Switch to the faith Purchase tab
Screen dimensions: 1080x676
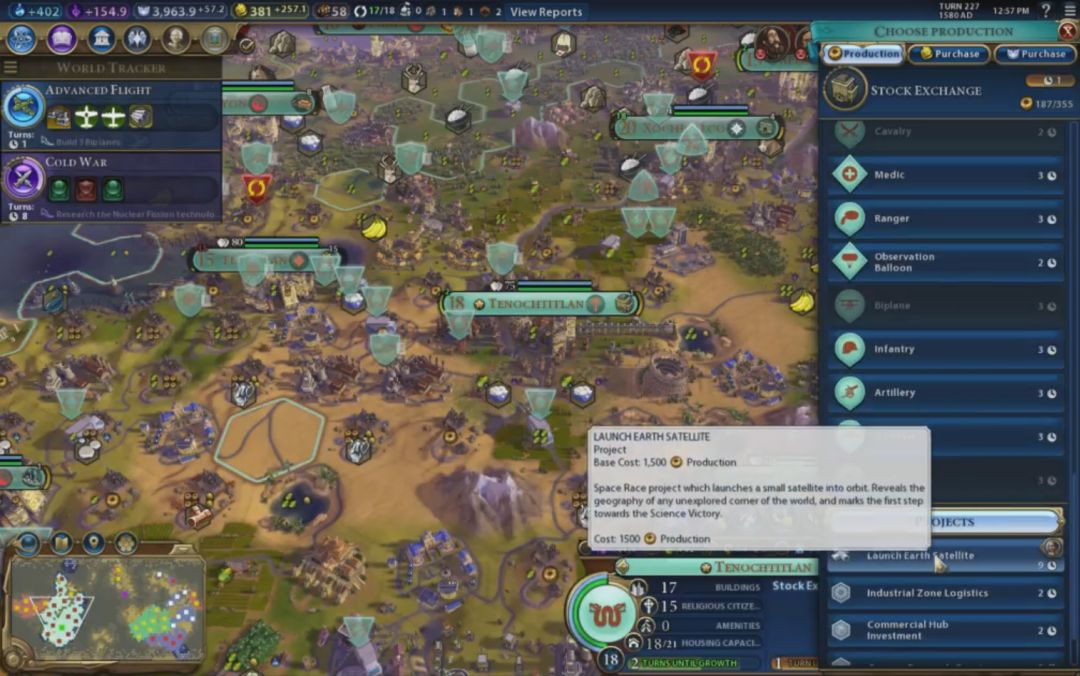click(1035, 54)
